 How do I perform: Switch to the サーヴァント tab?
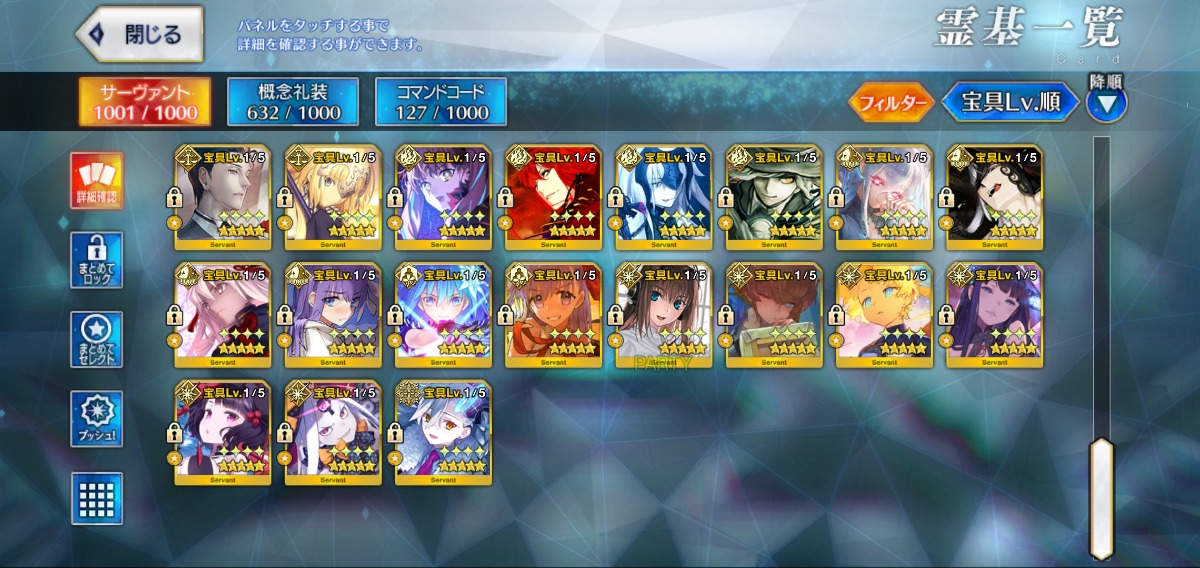pyautogui.click(x=145, y=101)
